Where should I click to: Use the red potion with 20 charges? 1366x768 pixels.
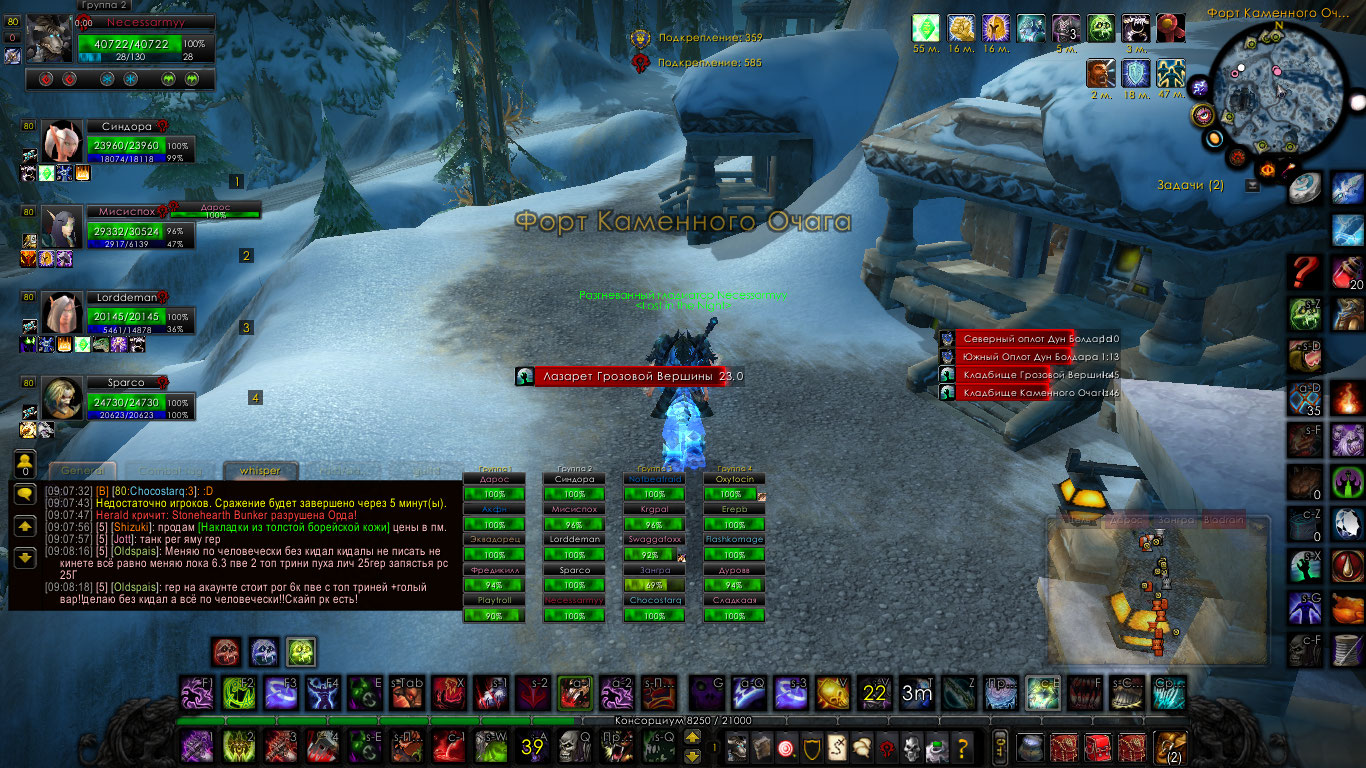tap(1348, 273)
